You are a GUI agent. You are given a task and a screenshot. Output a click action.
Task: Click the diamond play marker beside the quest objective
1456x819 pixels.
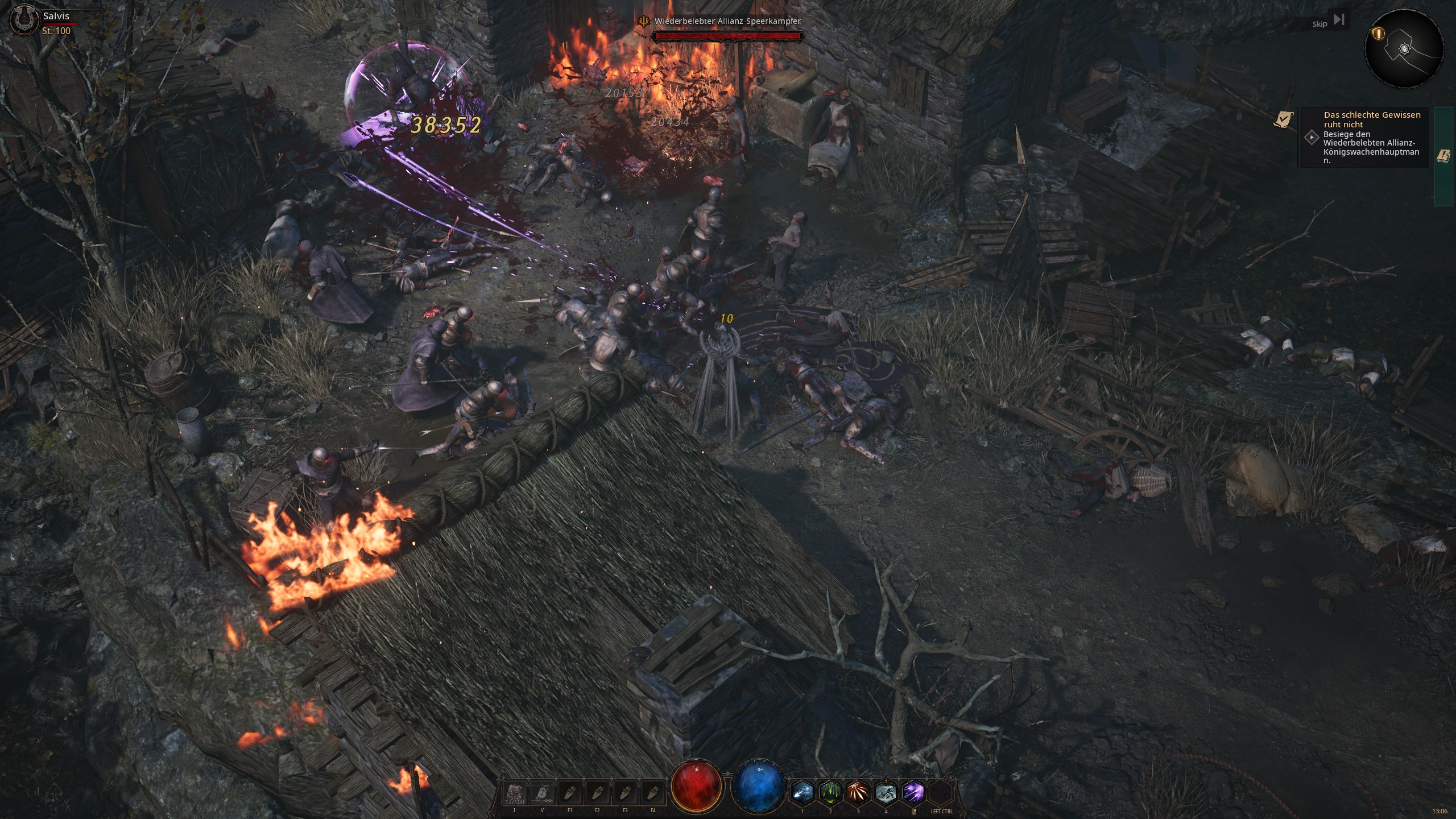pos(1312,138)
